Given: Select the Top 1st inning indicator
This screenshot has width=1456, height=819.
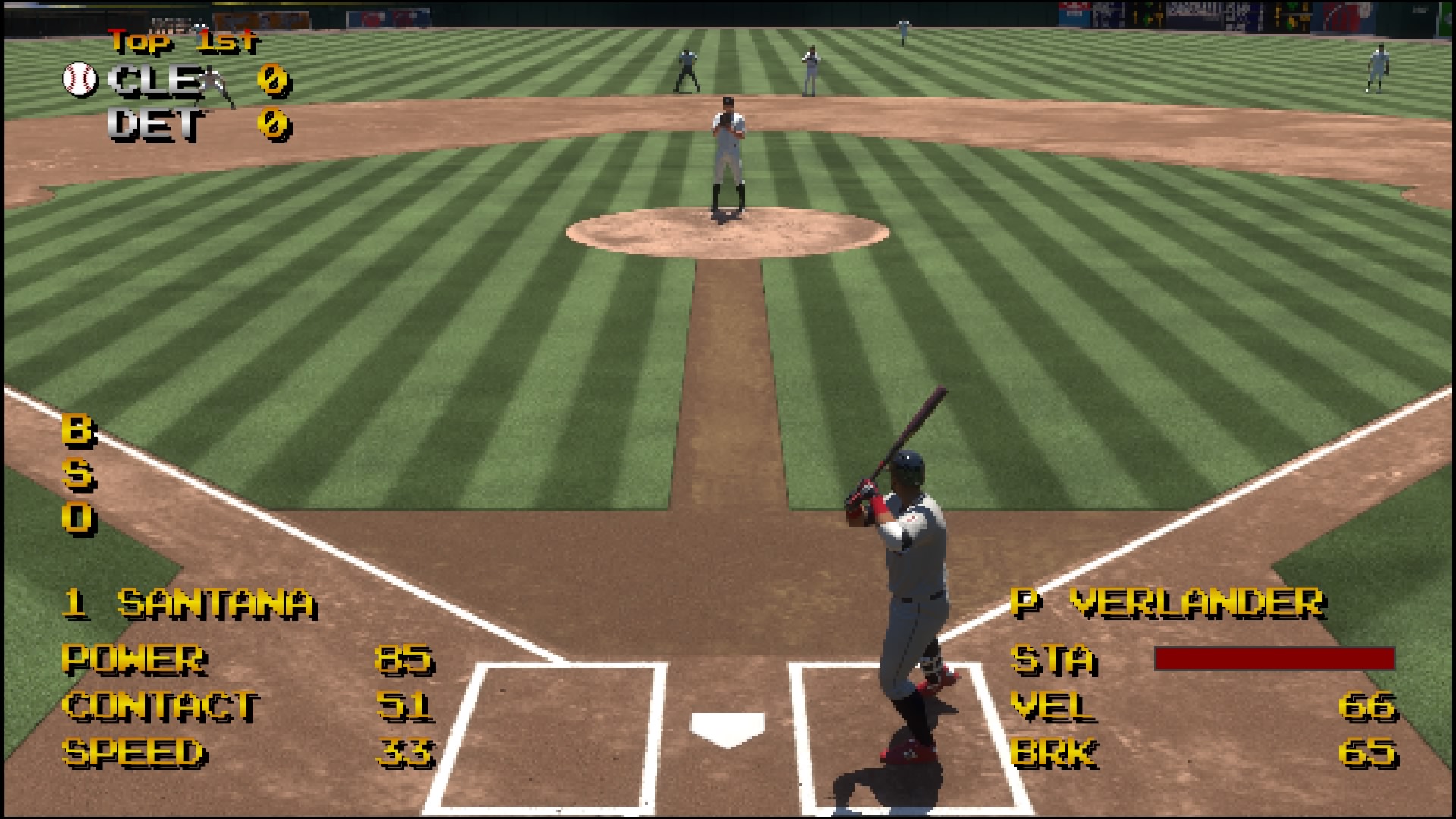Looking at the screenshot, I should click(x=182, y=42).
